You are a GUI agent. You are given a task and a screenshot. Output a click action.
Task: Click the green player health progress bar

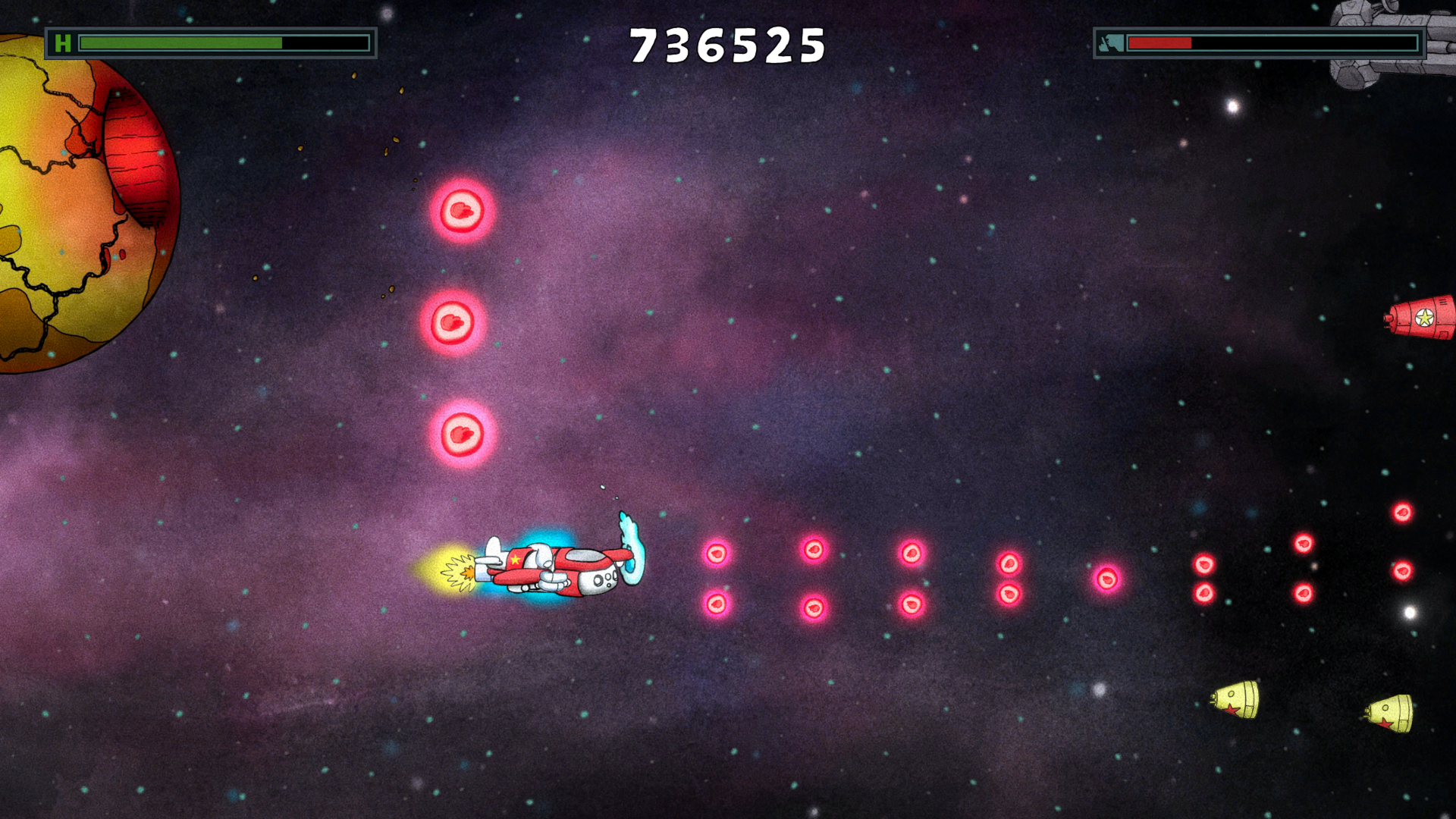click(x=182, y=41)
